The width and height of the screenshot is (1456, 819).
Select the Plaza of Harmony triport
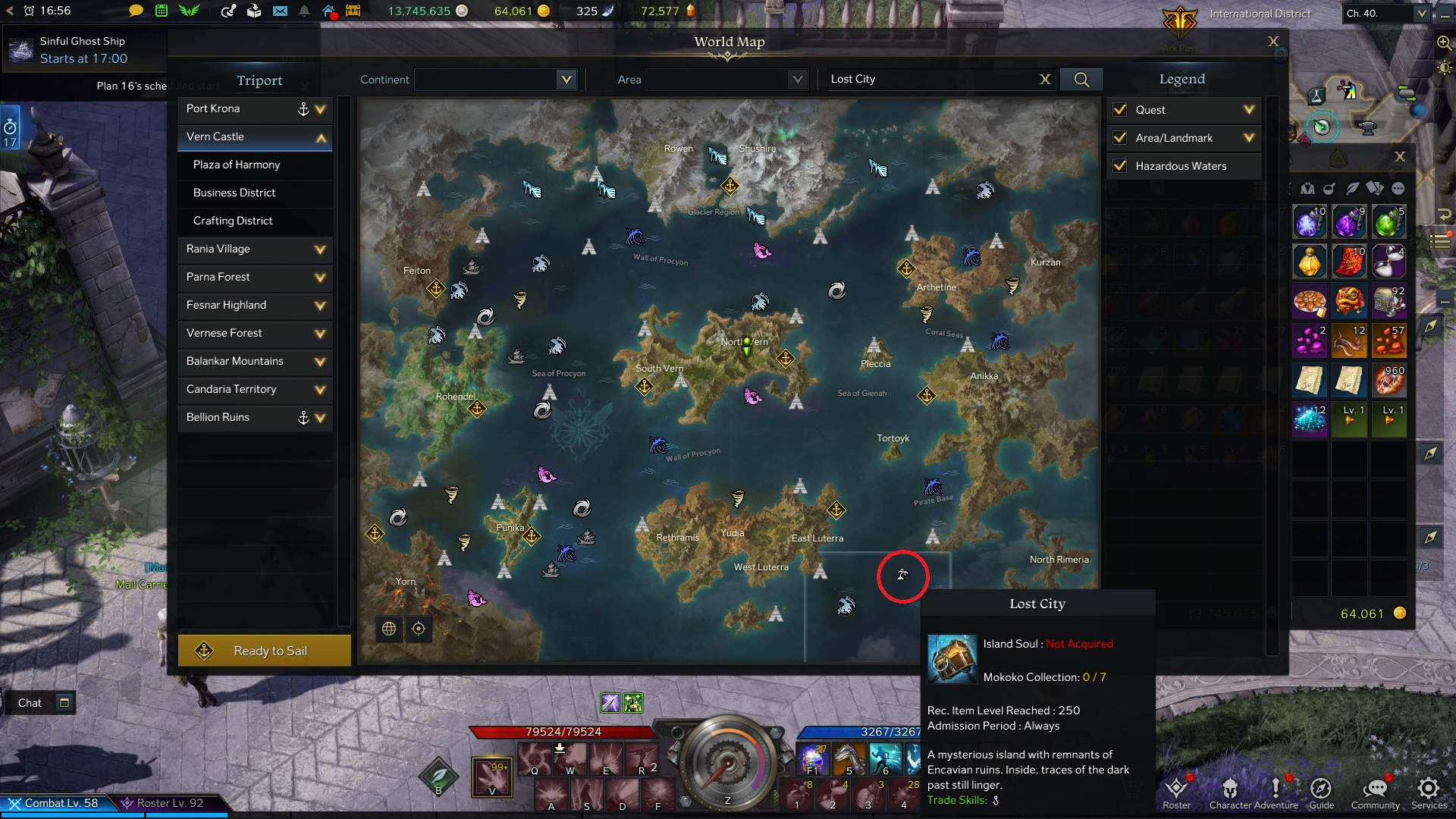[x=237, y=165]
